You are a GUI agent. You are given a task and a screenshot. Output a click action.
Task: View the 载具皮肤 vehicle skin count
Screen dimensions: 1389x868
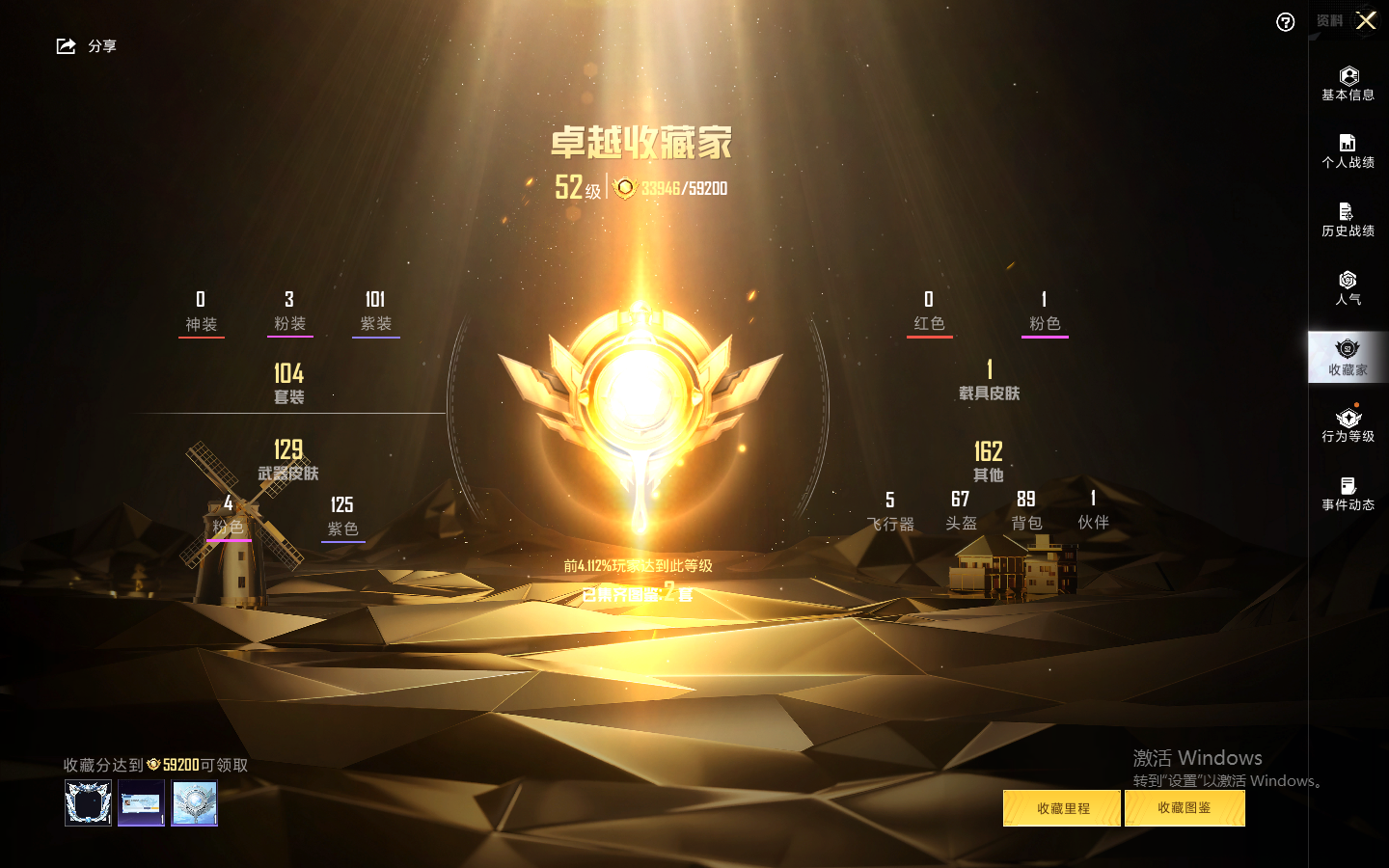tap(989, 380)
